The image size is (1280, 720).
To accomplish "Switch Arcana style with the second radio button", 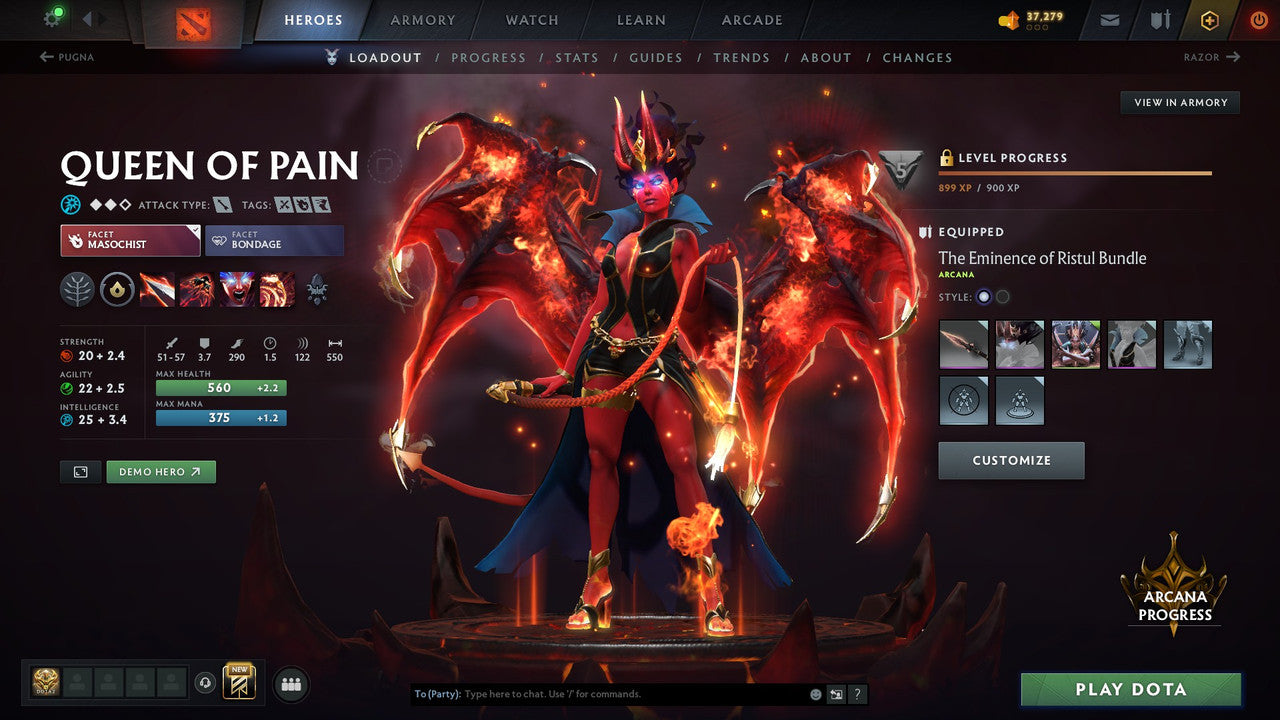I will (x=1000, y=297).
